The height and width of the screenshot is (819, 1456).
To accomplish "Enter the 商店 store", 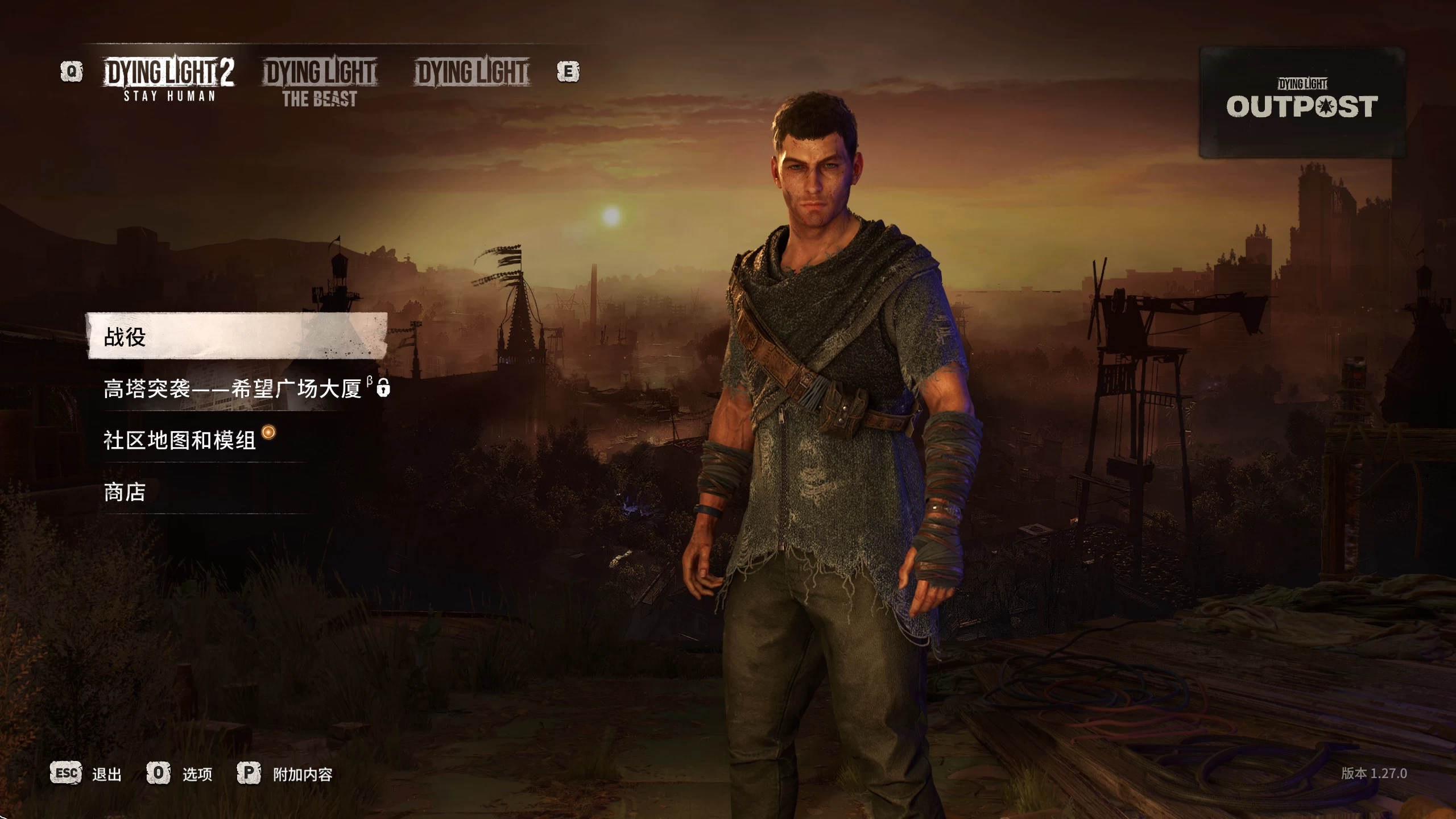I will 125,492.
